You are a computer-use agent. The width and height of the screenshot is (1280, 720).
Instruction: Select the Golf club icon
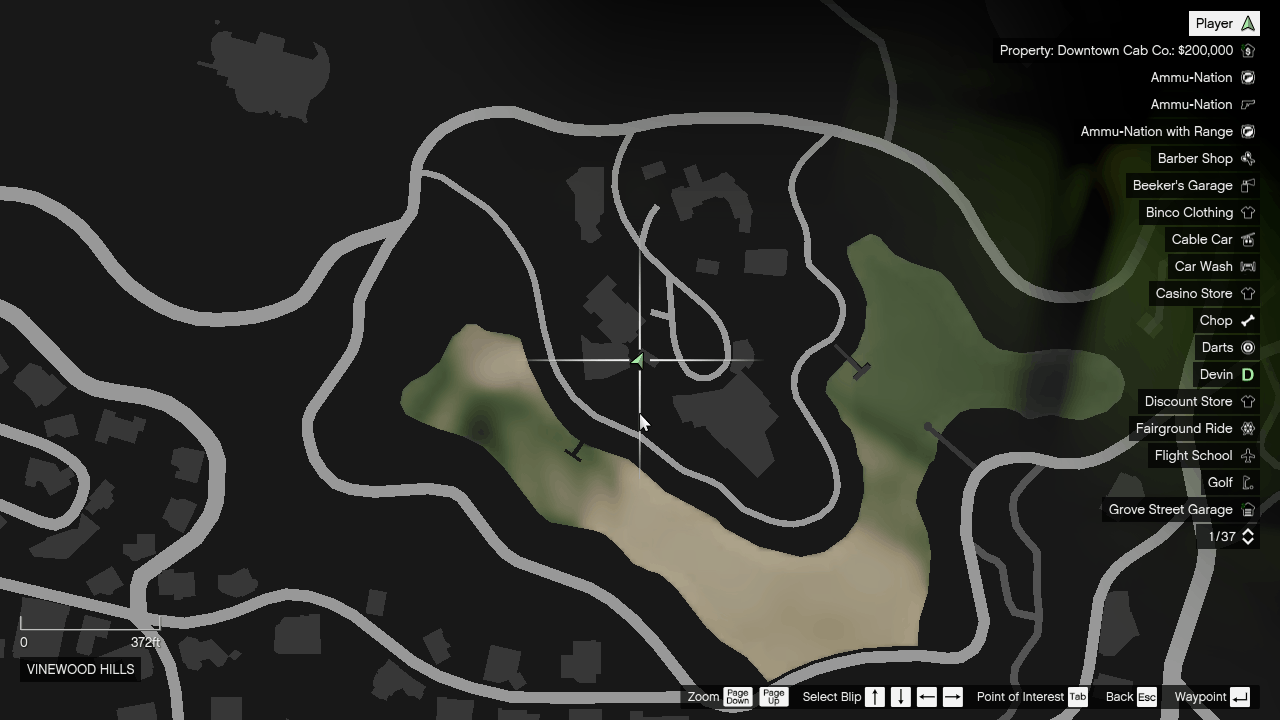[x=1246, y=482]
